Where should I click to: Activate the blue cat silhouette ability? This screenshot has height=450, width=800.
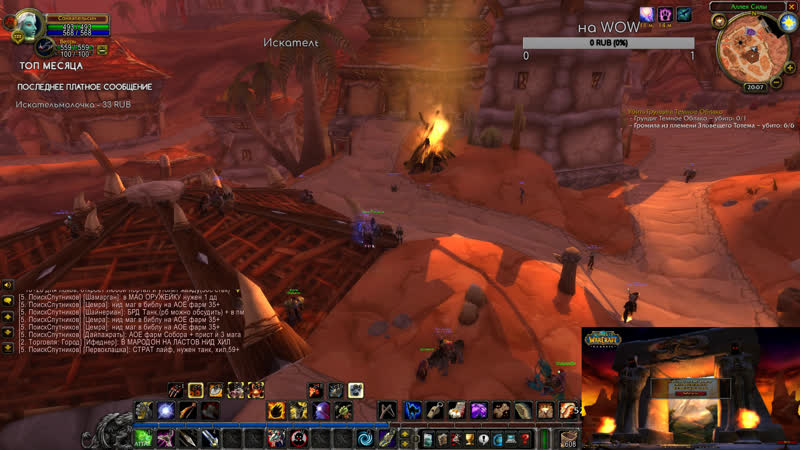pyautogui.click(x=412, y=410)
